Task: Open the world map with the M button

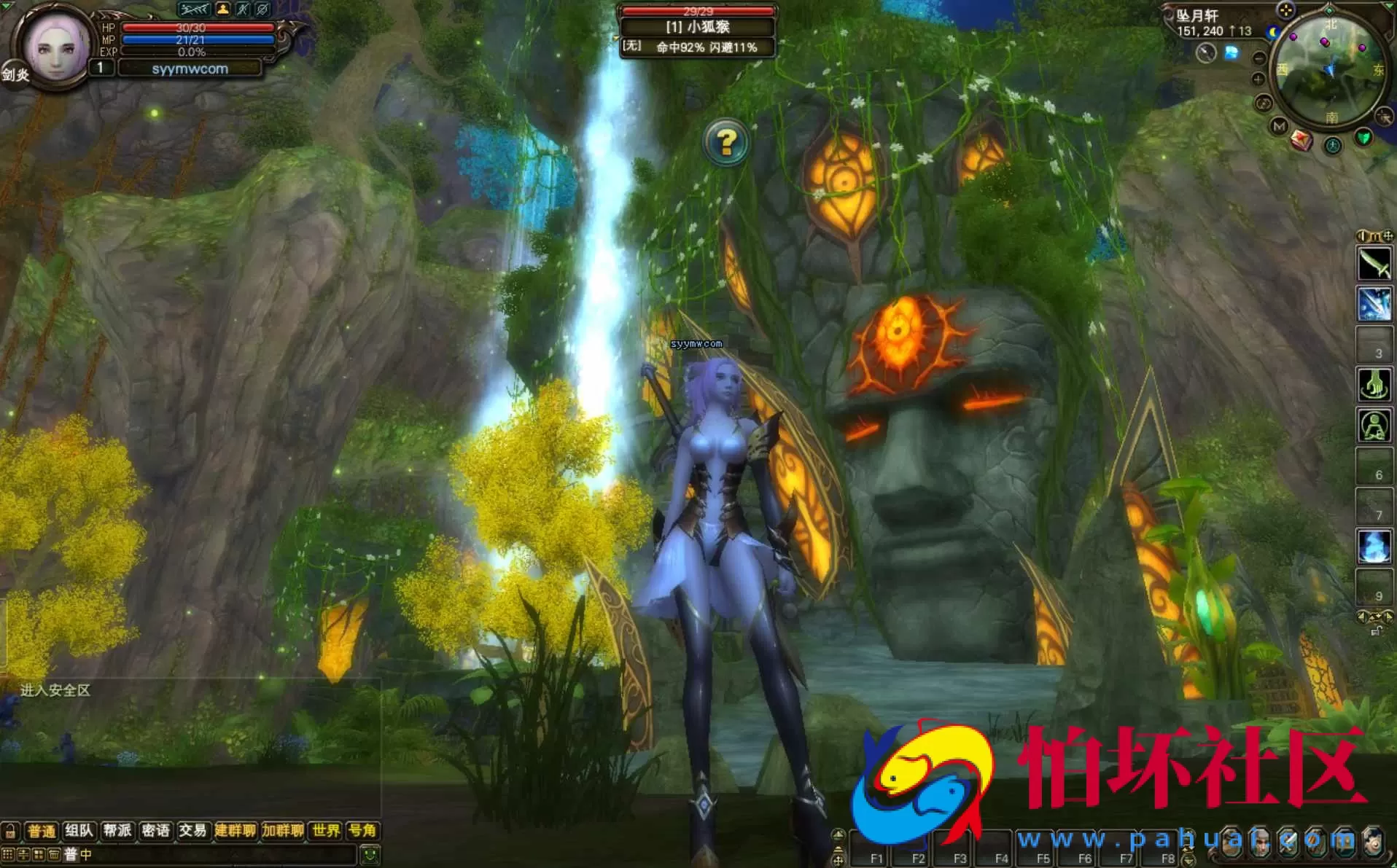Action: (1280, 125)
